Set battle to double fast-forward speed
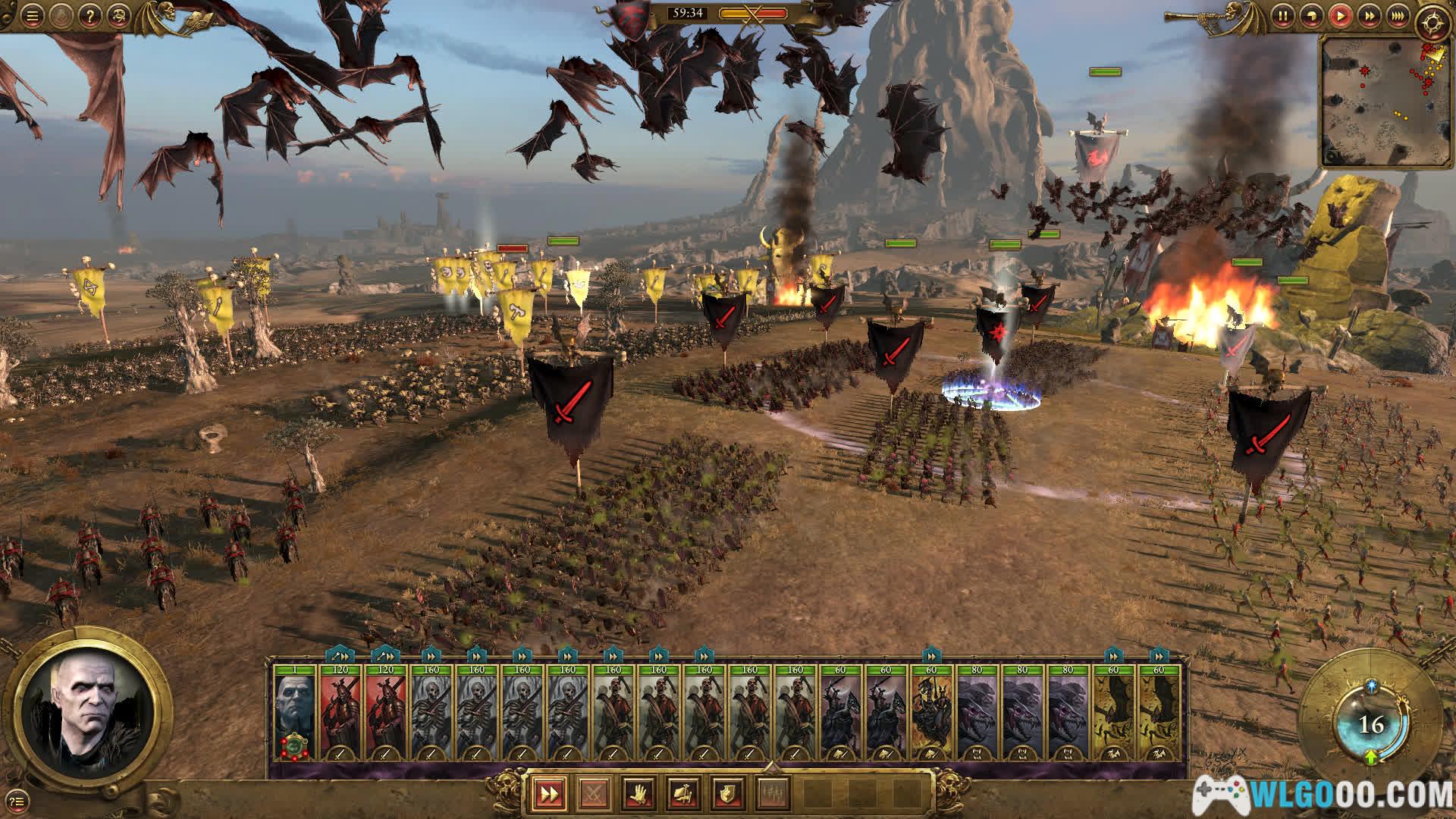The width and height of the screenshot is (1456, 819). tap(1369, 16)
